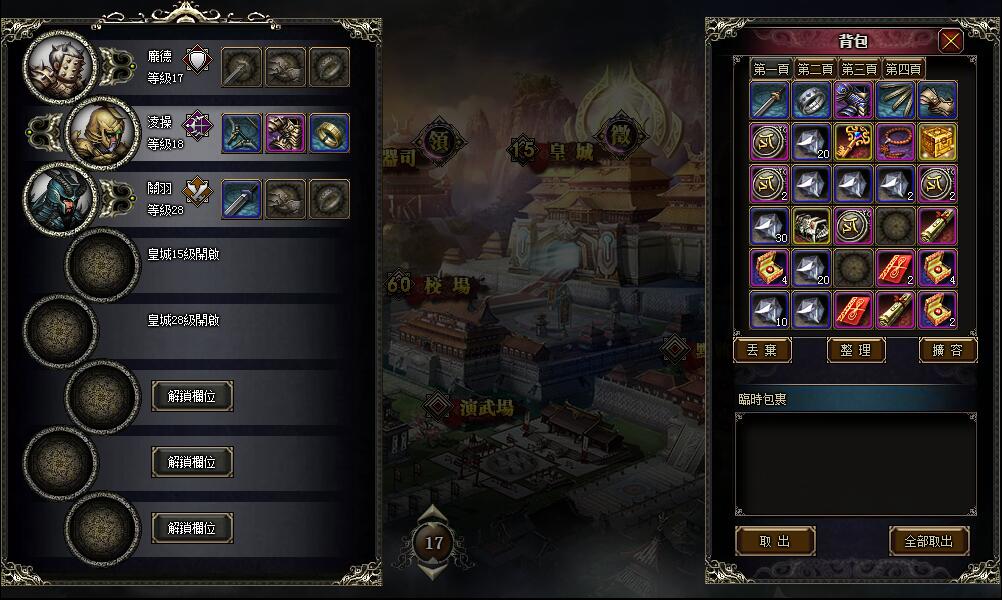Click the 丟棄 discard button
The height and width of the screenshot is (600, 1002).
[762, 350]
